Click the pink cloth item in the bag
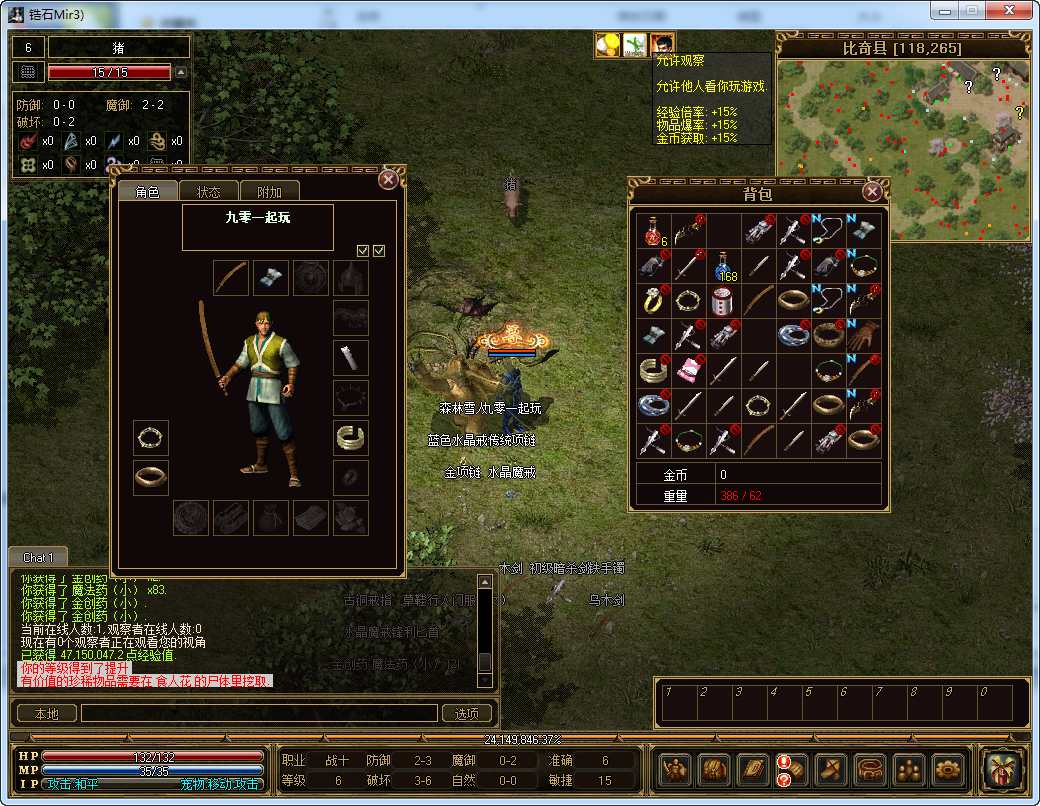The width and height of the screenshot is (1040, 806). coord(689,370)
